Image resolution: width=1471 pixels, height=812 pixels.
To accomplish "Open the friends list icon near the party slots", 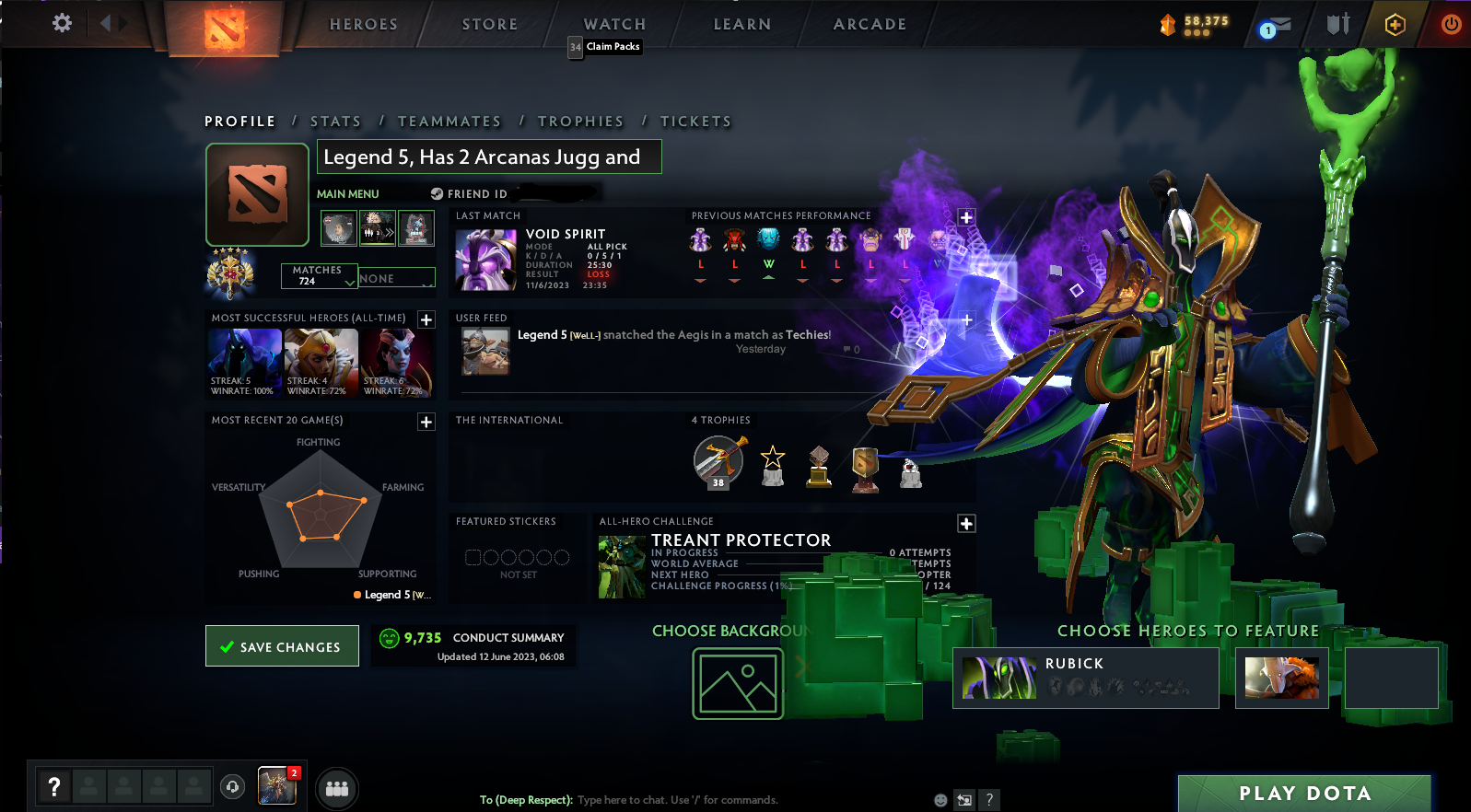I will tap(337, 788).
